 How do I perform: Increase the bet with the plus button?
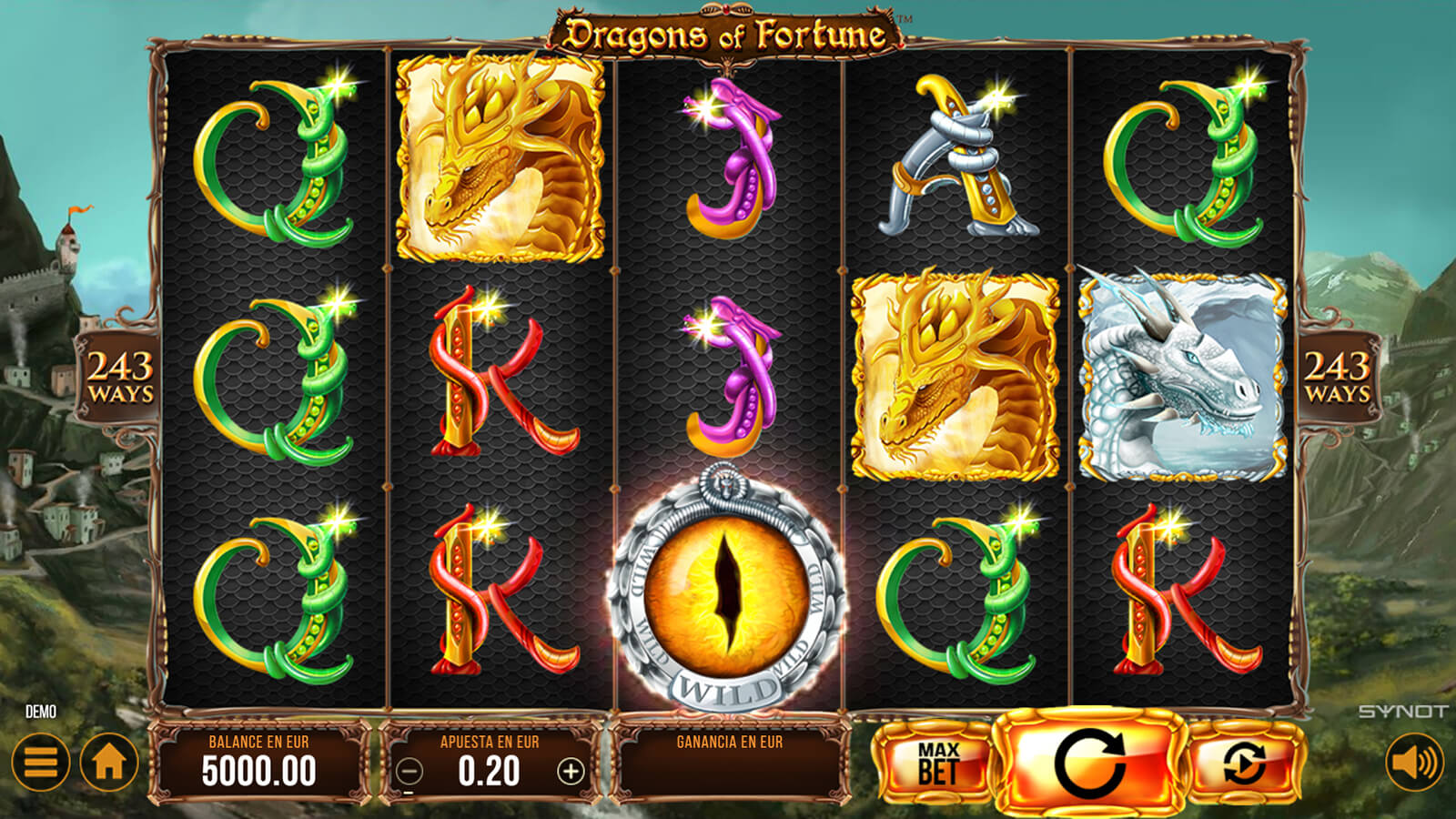pyautogui.click(x=571, y=772)
